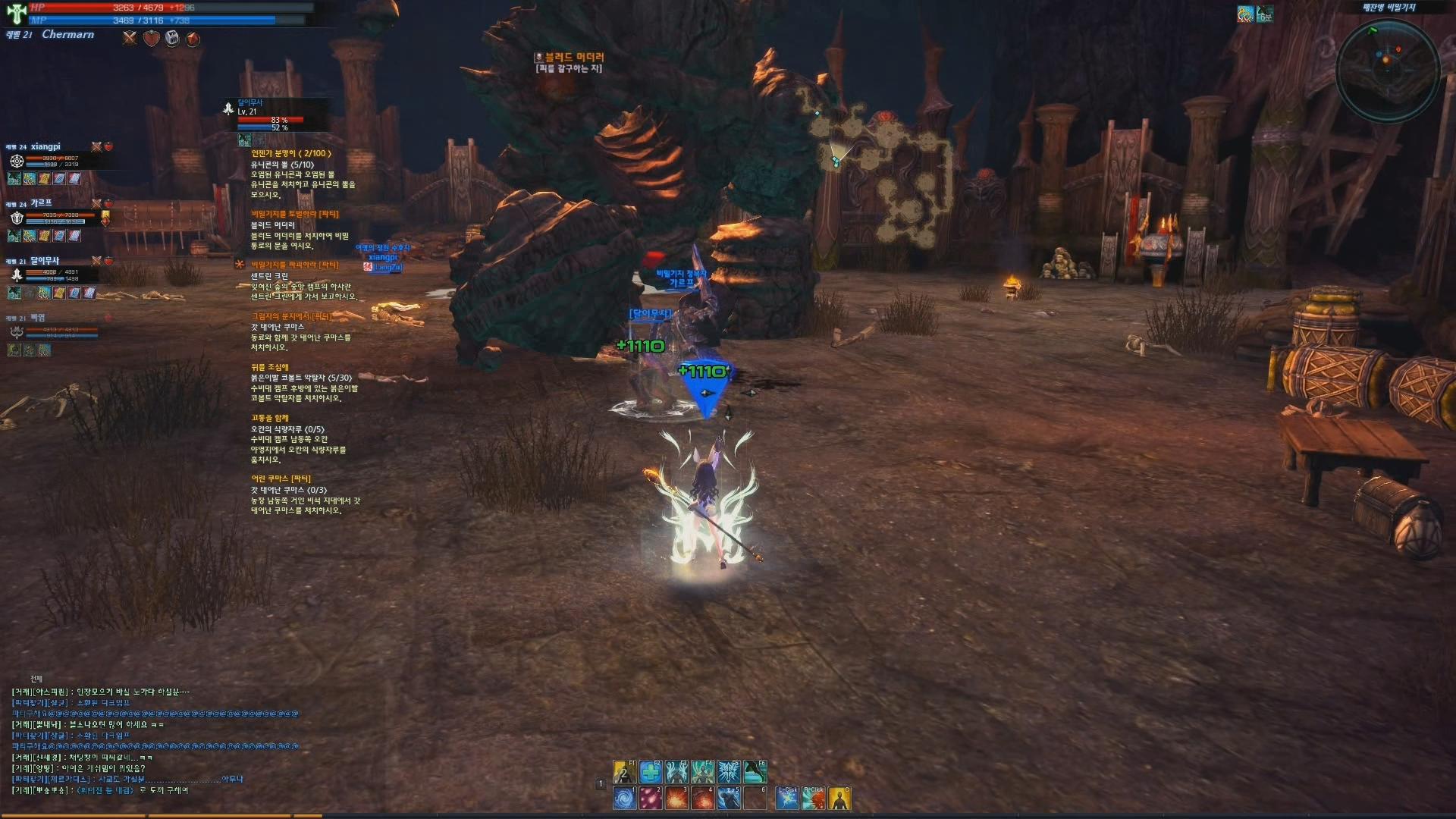Click the 고통을 함께 quest title

[270, 418]
